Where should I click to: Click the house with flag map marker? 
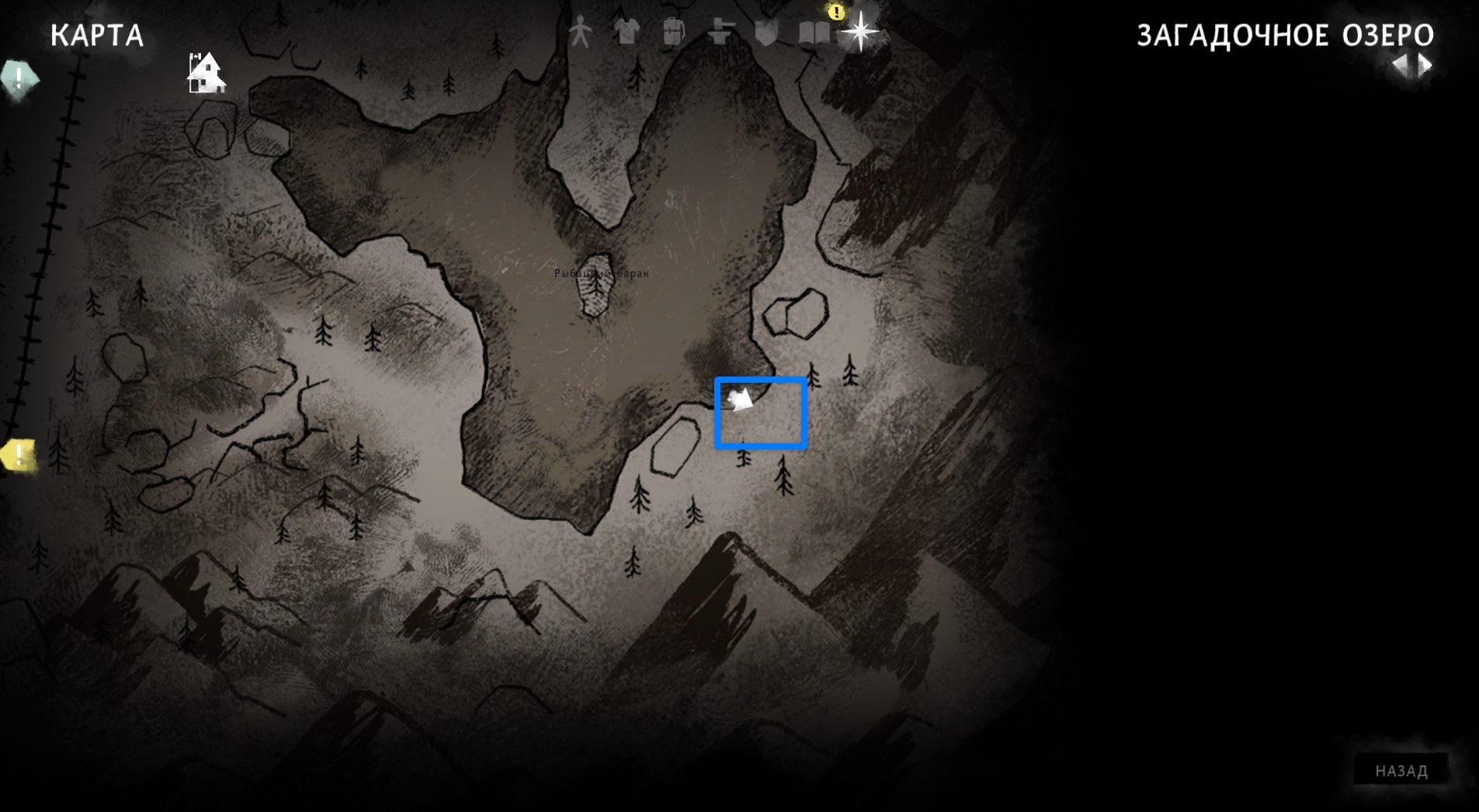(206, 74)
